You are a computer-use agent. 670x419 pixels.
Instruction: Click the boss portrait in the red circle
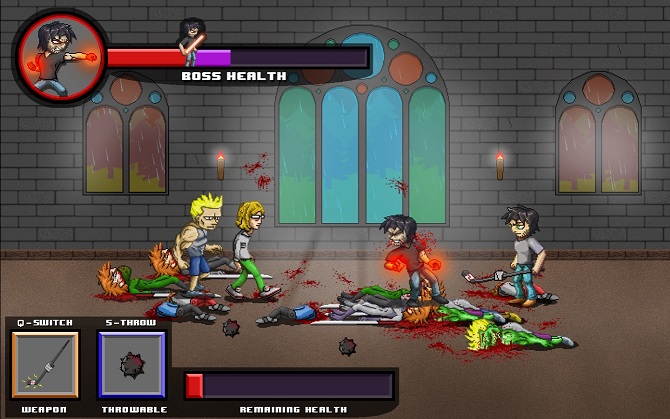pos(56,56)
